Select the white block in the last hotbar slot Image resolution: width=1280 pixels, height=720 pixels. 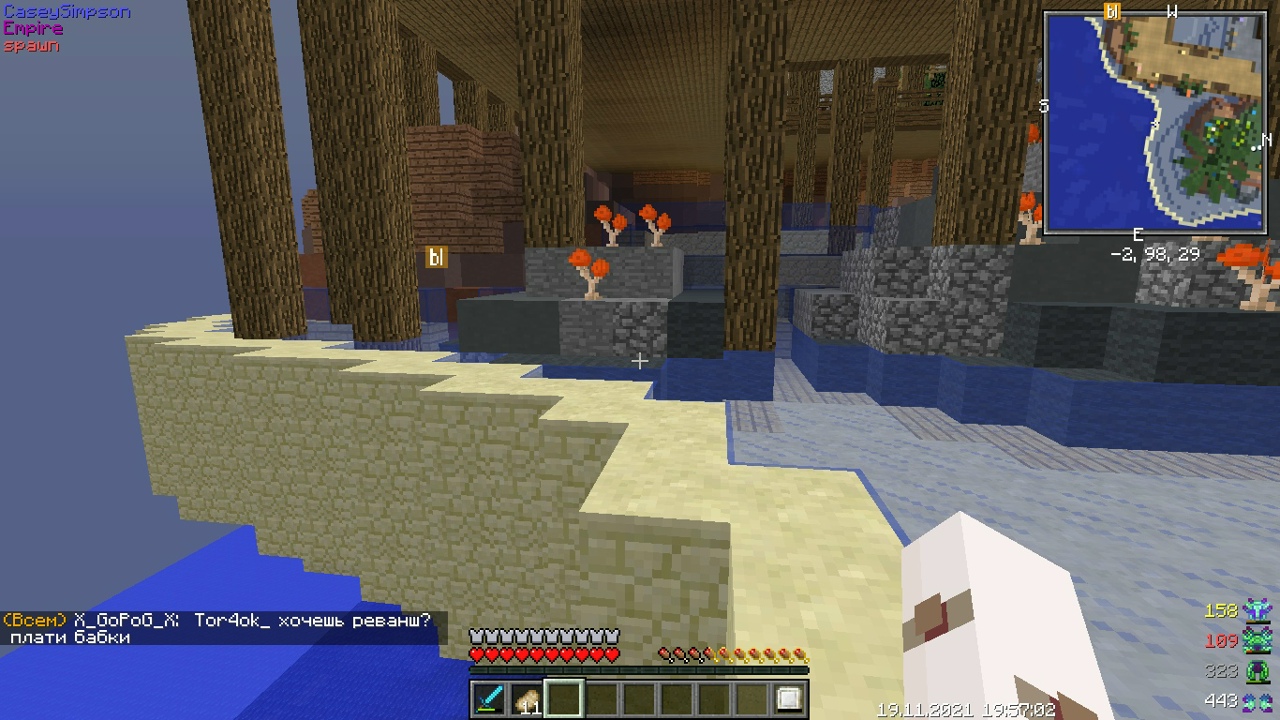click(x=789, y=698)
